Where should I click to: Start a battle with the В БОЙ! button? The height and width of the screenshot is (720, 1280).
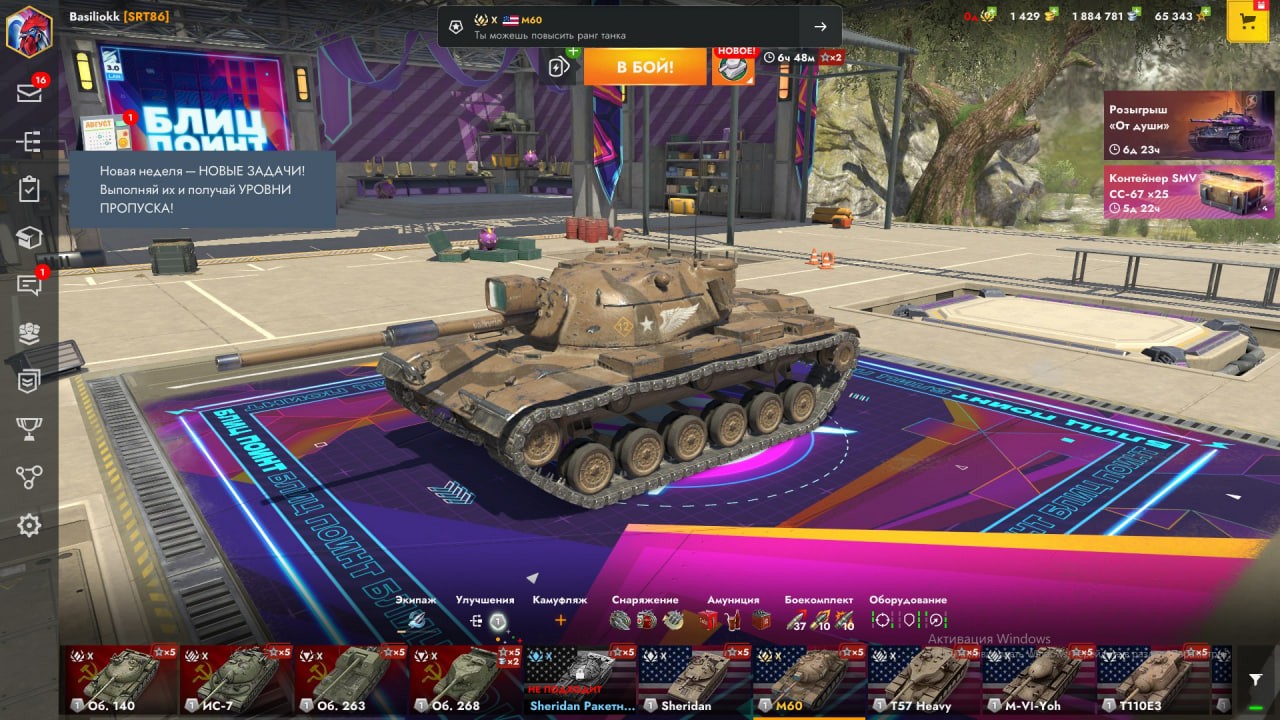644,67
